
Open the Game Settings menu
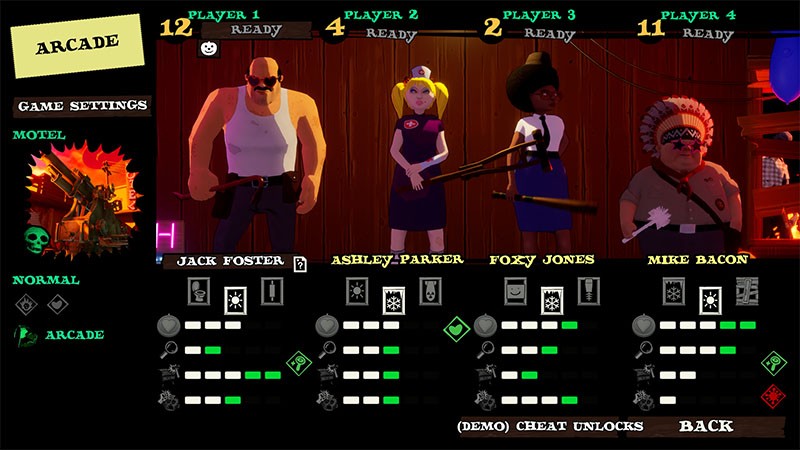[82, 105]
